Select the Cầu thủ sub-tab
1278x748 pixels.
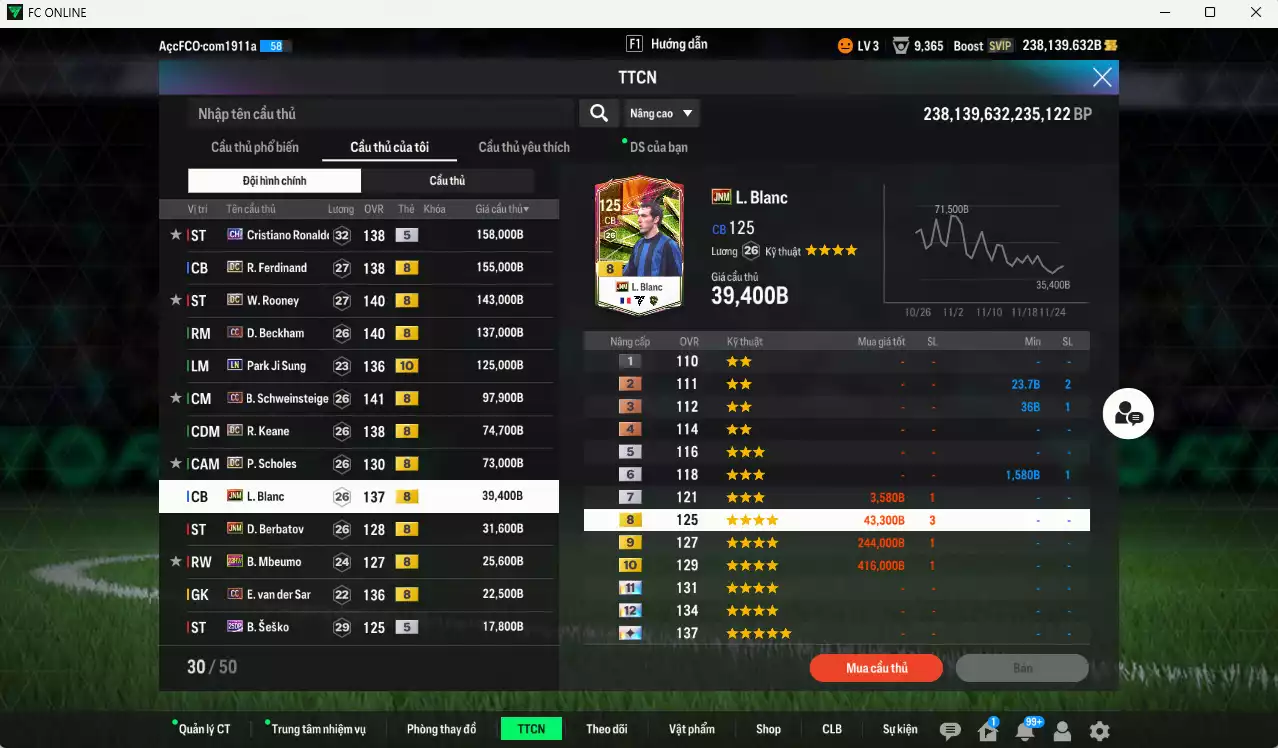point(447,181)
